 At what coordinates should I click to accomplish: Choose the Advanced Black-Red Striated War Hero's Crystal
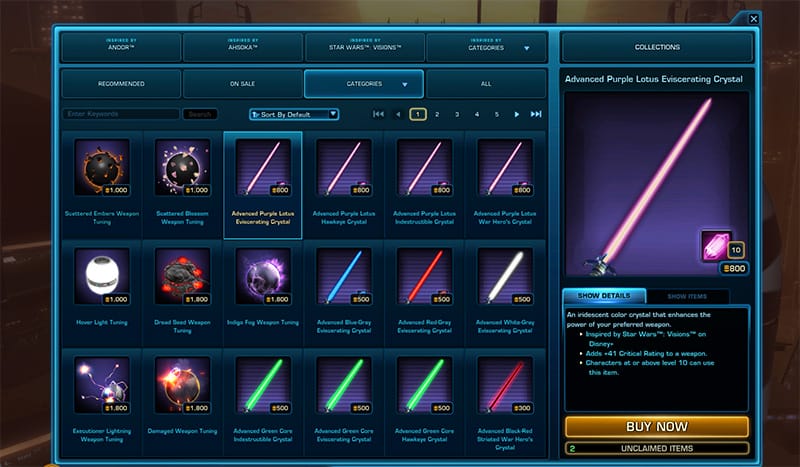tap(507, 386)
